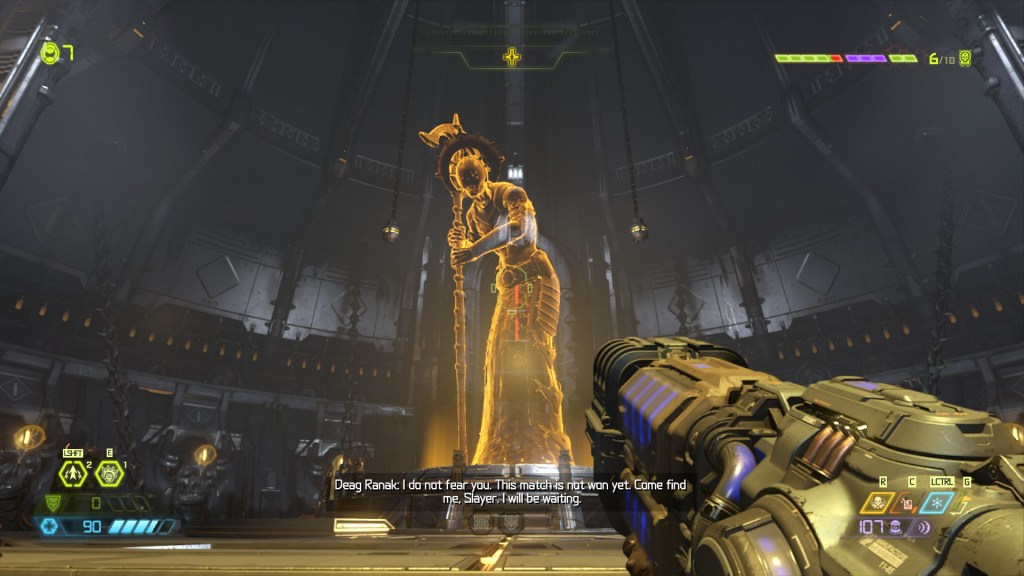Click the demon skull counter icon
The height and width of the screenshot is (576, 1024).
tap(965, 58)
